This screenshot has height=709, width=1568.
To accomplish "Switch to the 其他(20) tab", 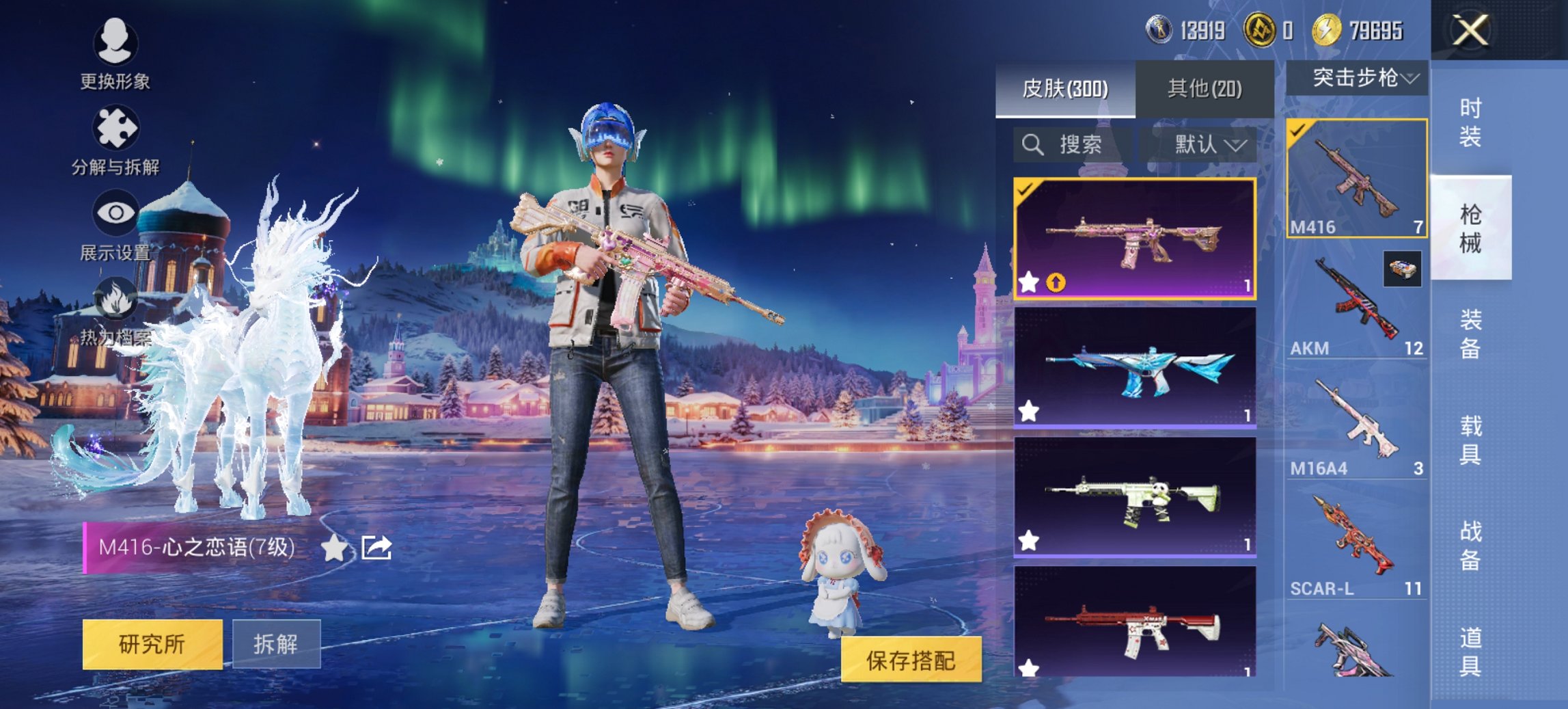I will click(x=1206, y=87).
